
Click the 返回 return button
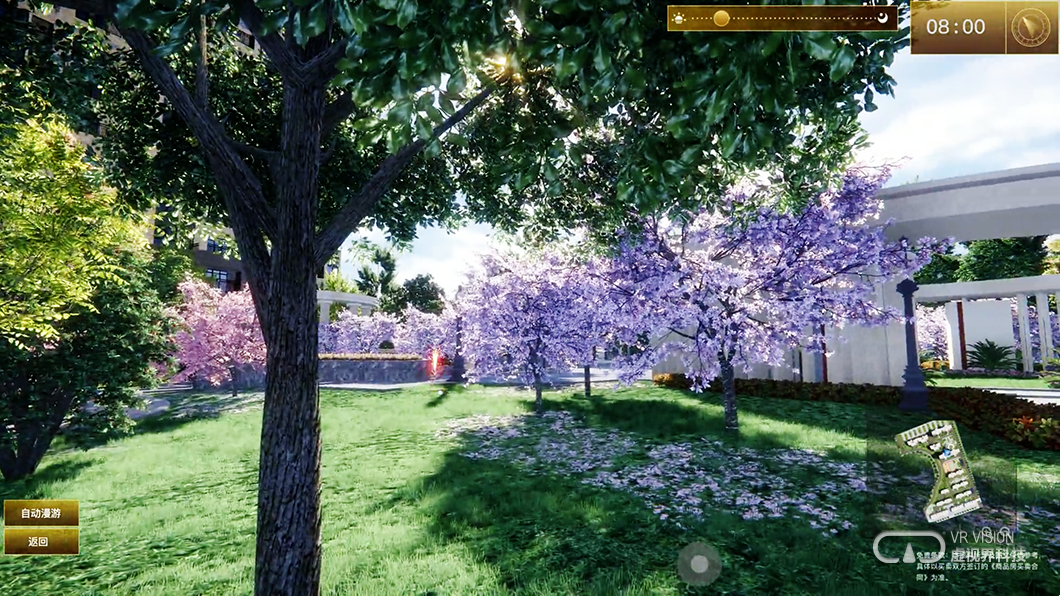point(41,541)
